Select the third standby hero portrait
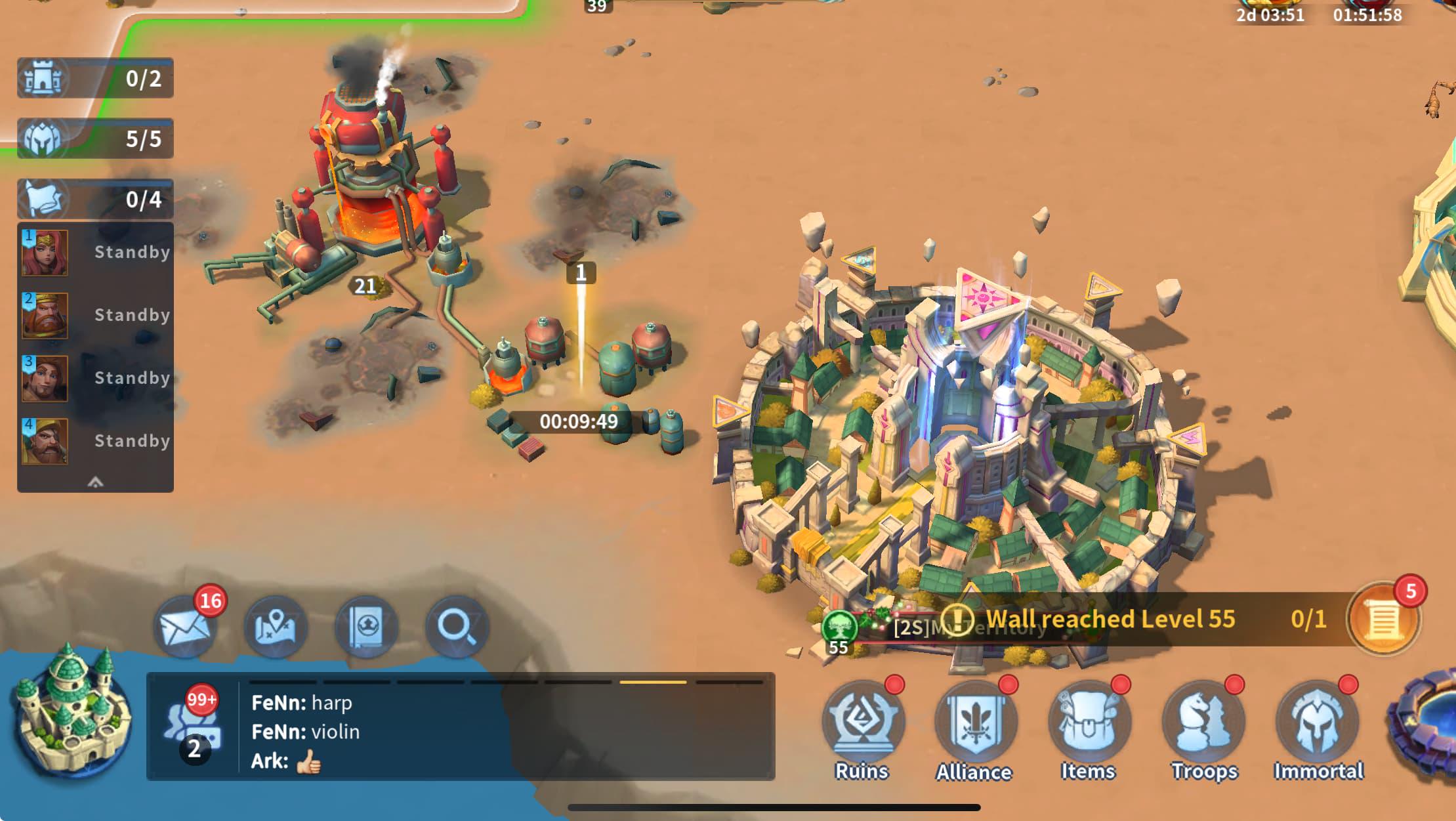Image resolution: width=1456 pixels, height=821 pixels. (45, 379)
